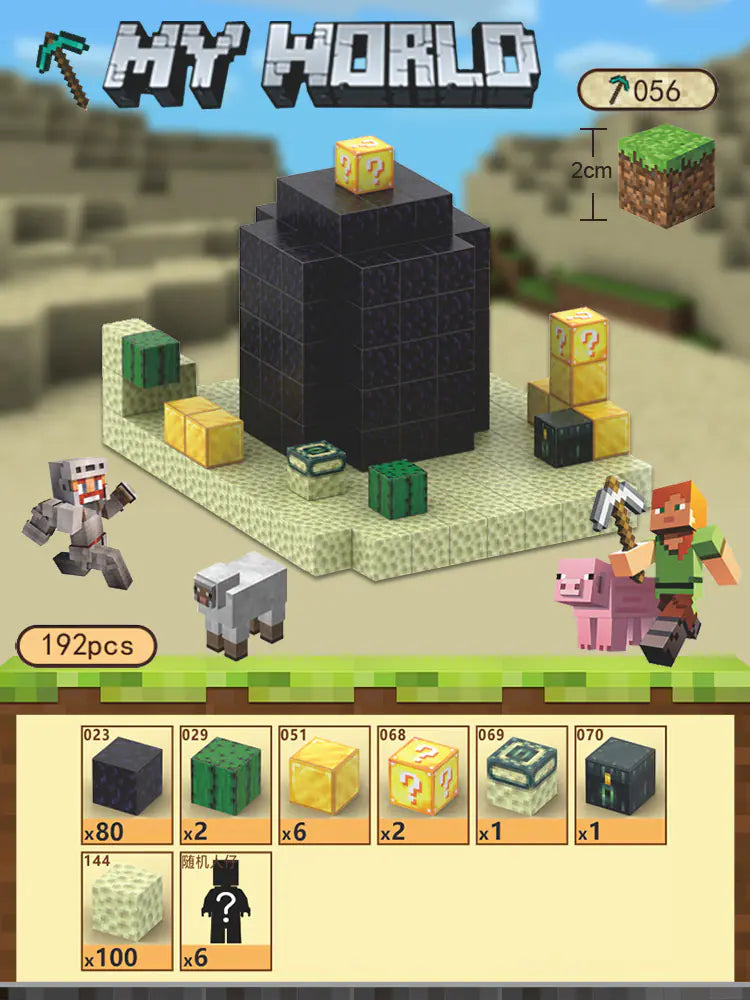This screenshot has width=750, height=1000.
Task: Pick the mystery black figure slot
Action: (x=226, y=910)
